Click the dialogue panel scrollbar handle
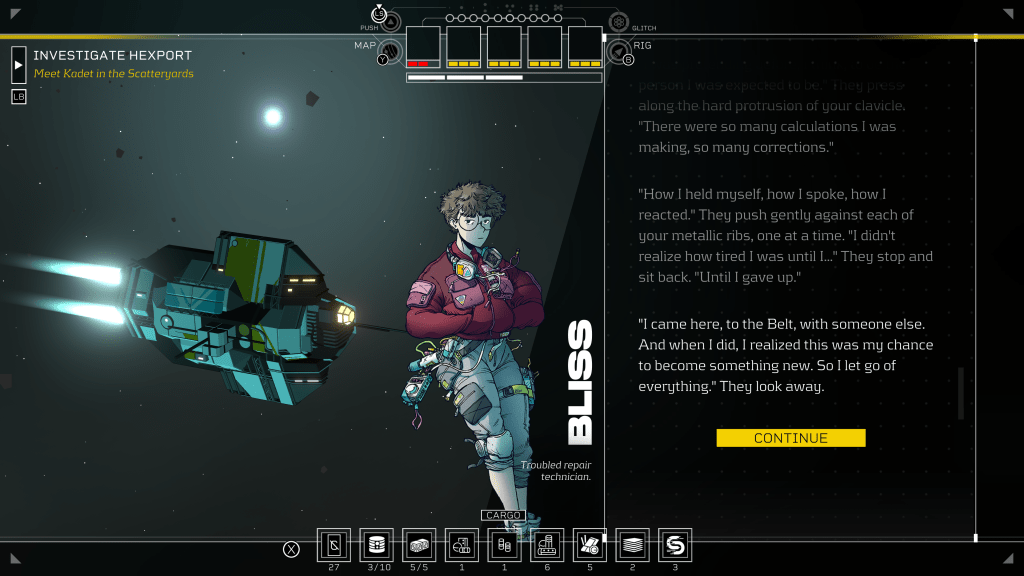The height and width of the screenshot is (576, 1024). coord(961,393)
